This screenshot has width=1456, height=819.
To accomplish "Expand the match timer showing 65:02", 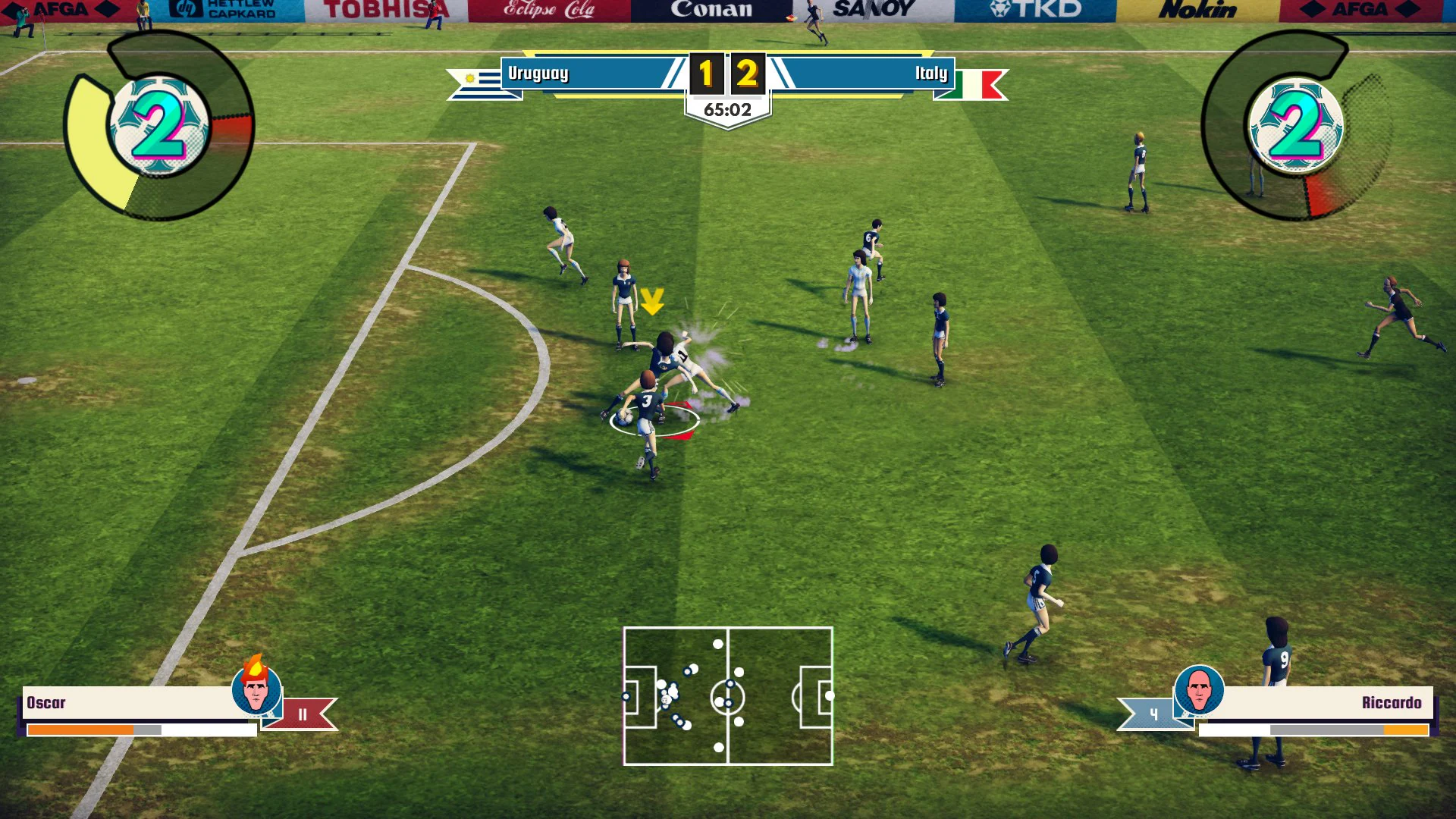I will (x=727, y=108).
